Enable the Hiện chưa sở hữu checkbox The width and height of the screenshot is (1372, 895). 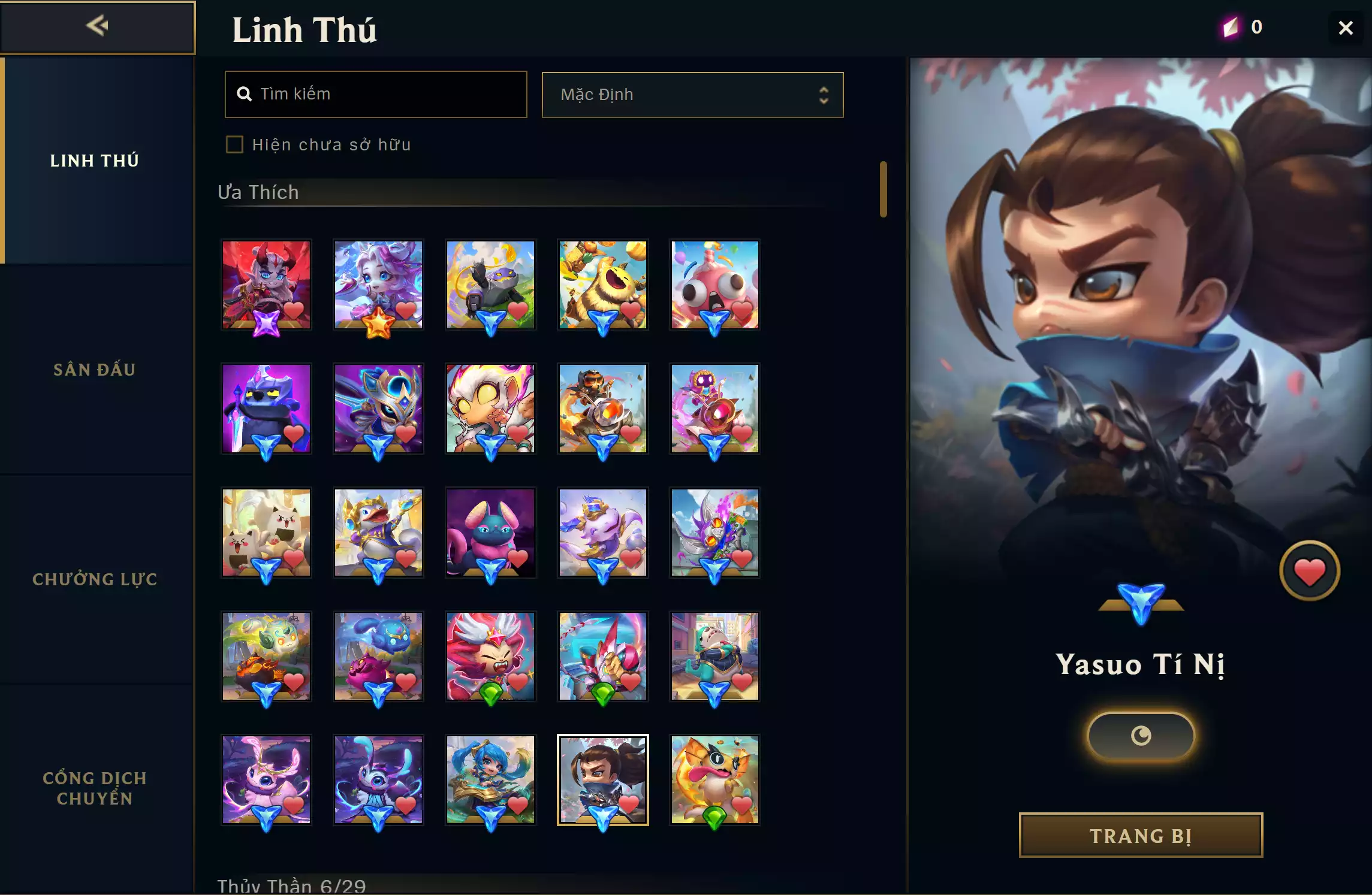pos(234,144)
